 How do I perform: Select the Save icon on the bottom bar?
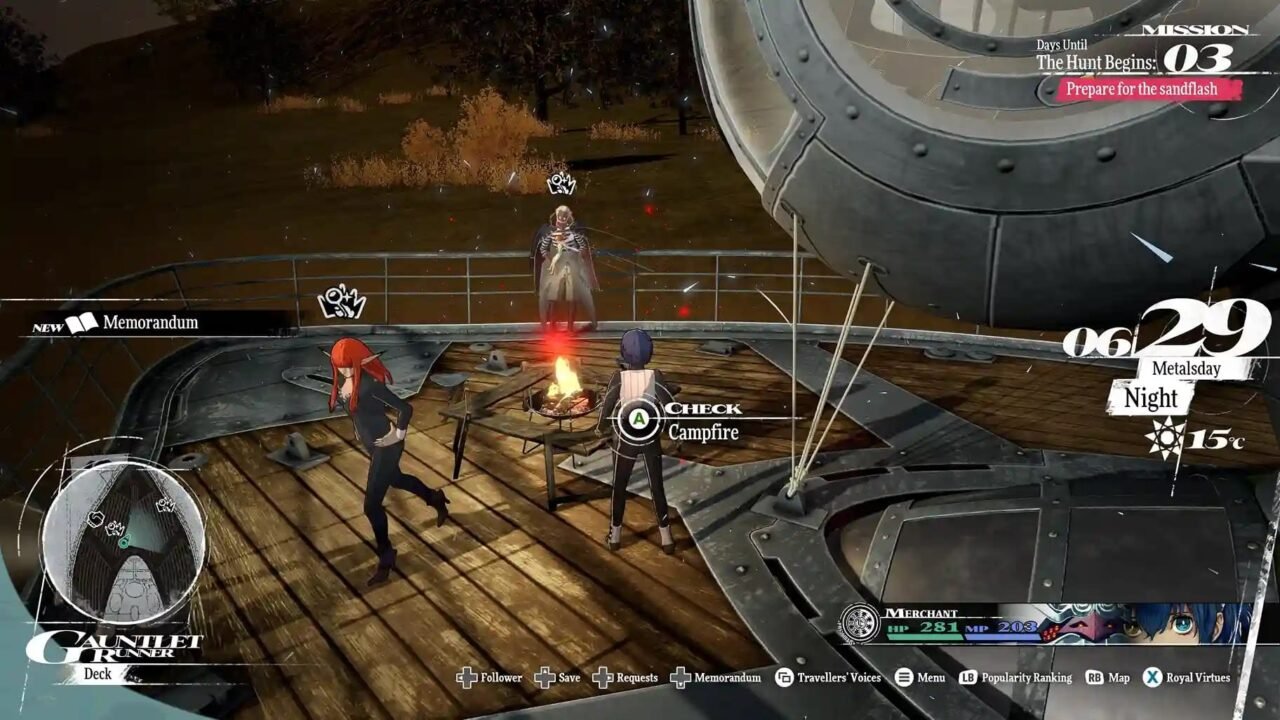pos(543,677)
